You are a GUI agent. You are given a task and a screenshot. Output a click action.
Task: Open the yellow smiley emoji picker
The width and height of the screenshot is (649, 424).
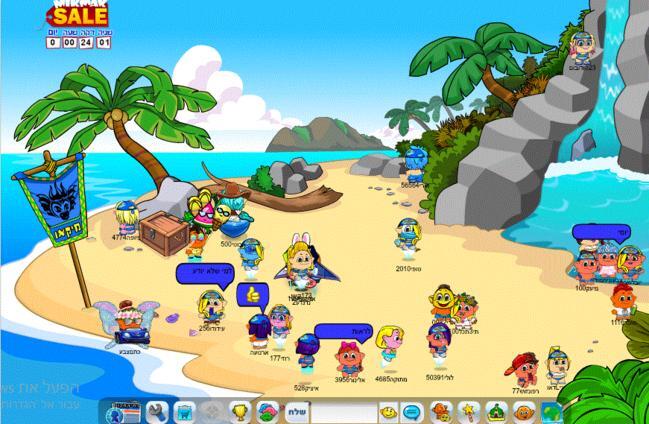click(389, 411)
